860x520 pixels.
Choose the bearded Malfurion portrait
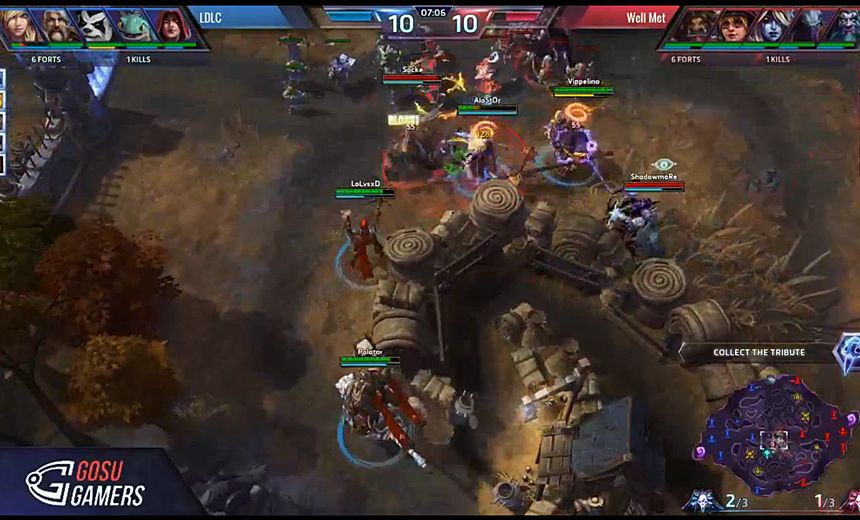843,27
